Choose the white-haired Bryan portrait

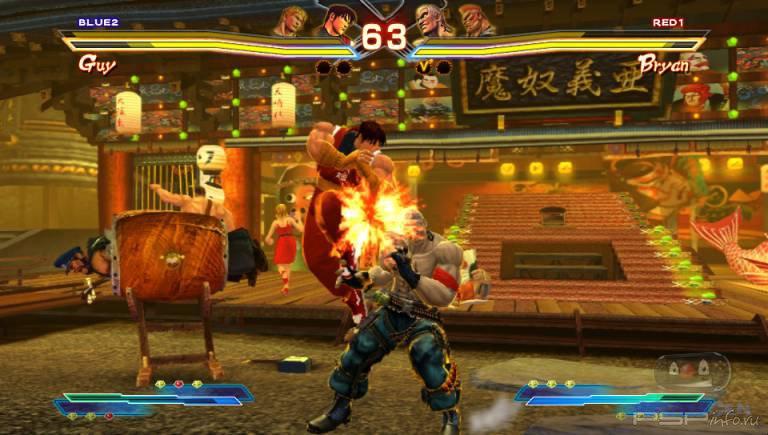click(432, 18)
